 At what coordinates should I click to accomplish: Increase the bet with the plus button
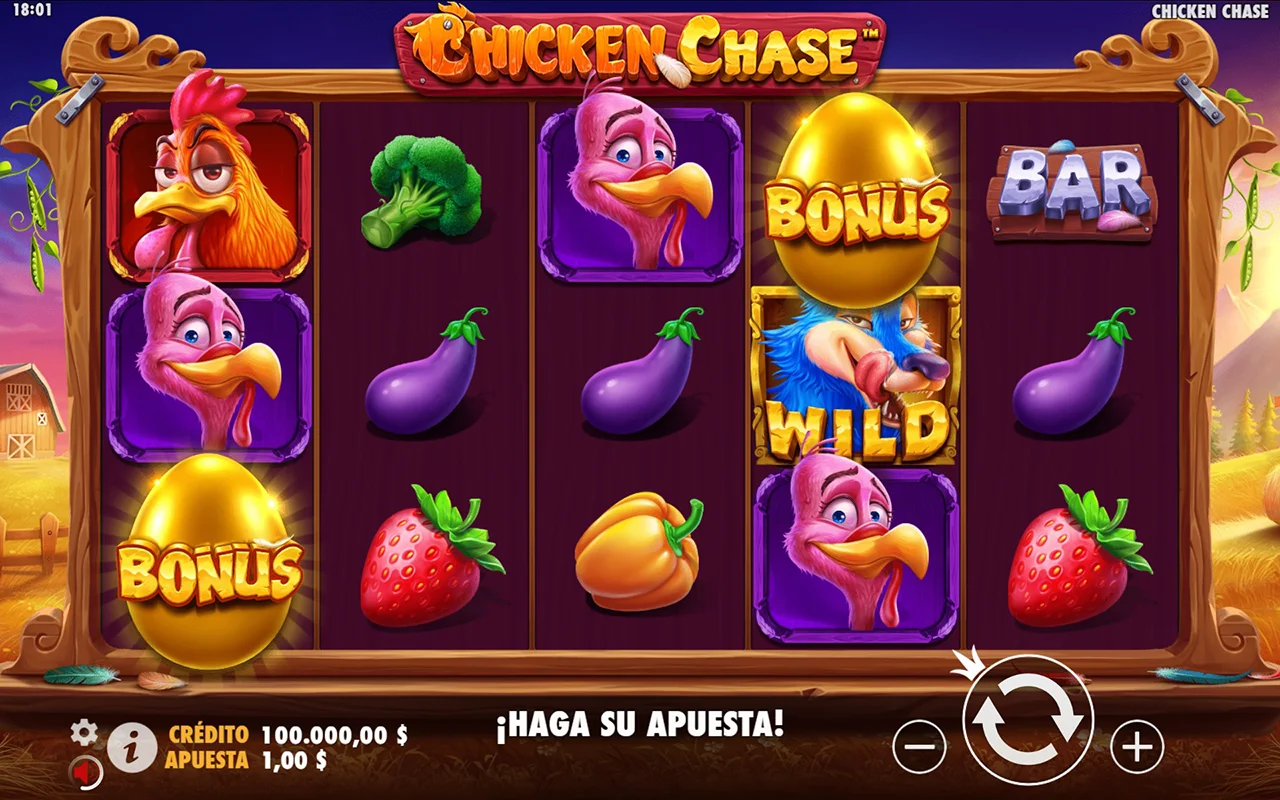[1137, 746]
